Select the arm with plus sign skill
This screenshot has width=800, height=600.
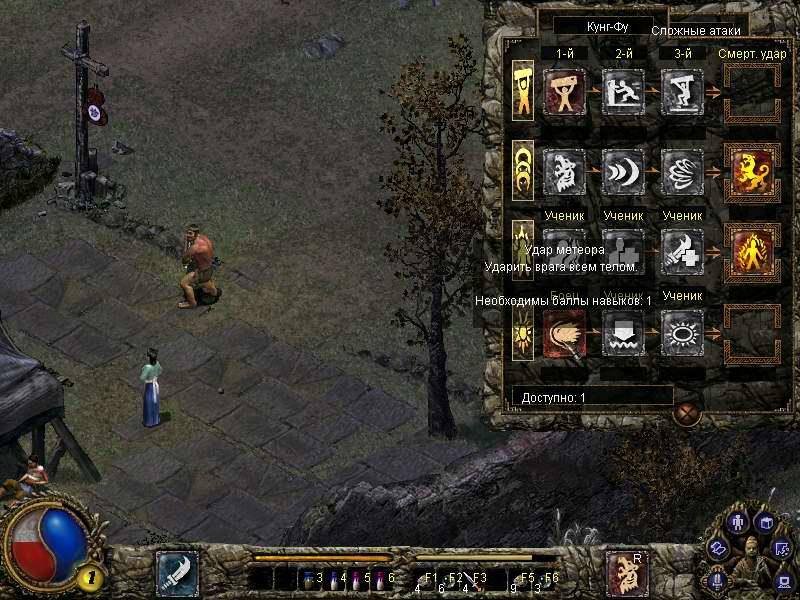click(x=682, y=252)
